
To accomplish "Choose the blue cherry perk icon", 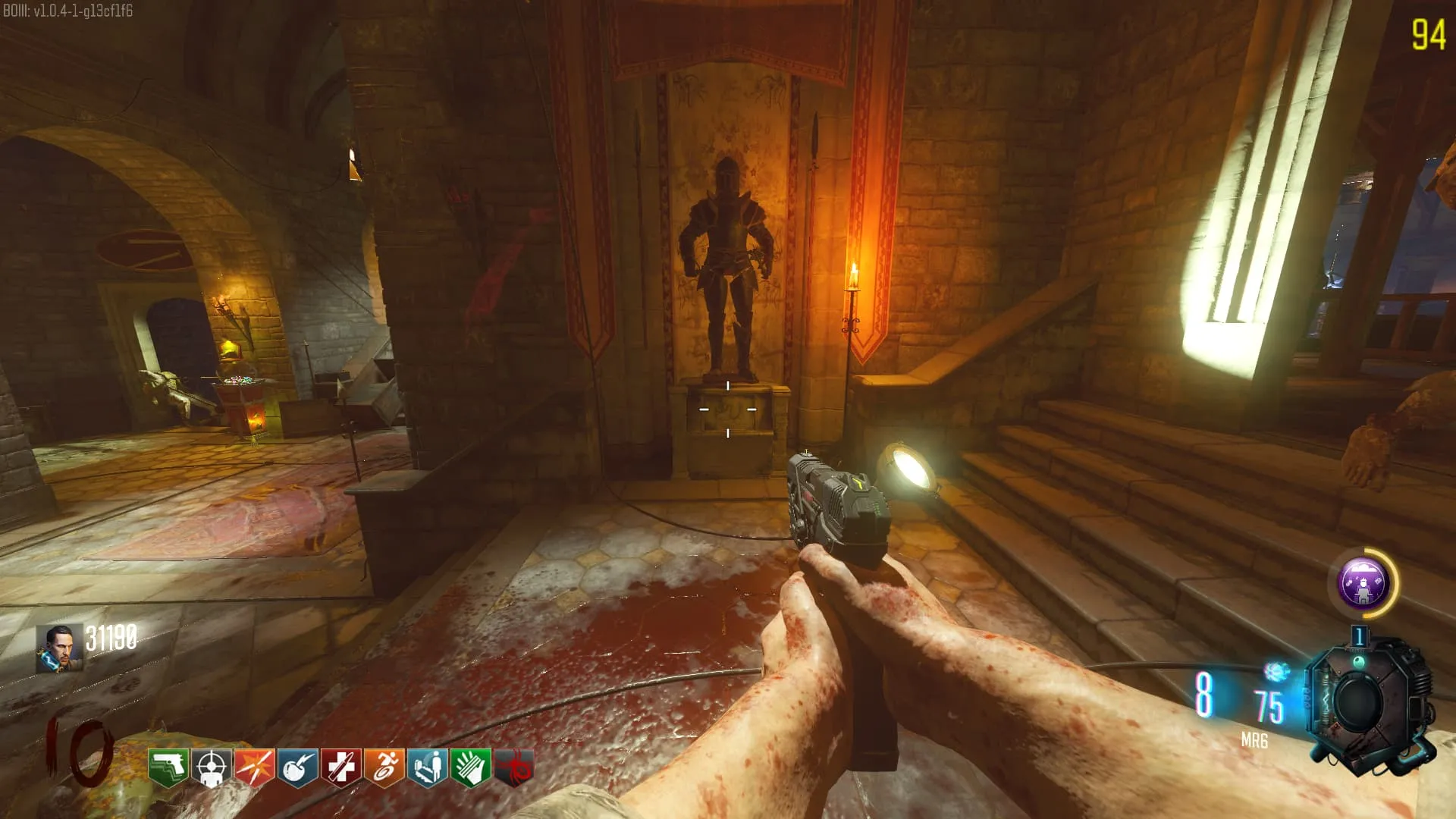I will [x=298, y=767].
